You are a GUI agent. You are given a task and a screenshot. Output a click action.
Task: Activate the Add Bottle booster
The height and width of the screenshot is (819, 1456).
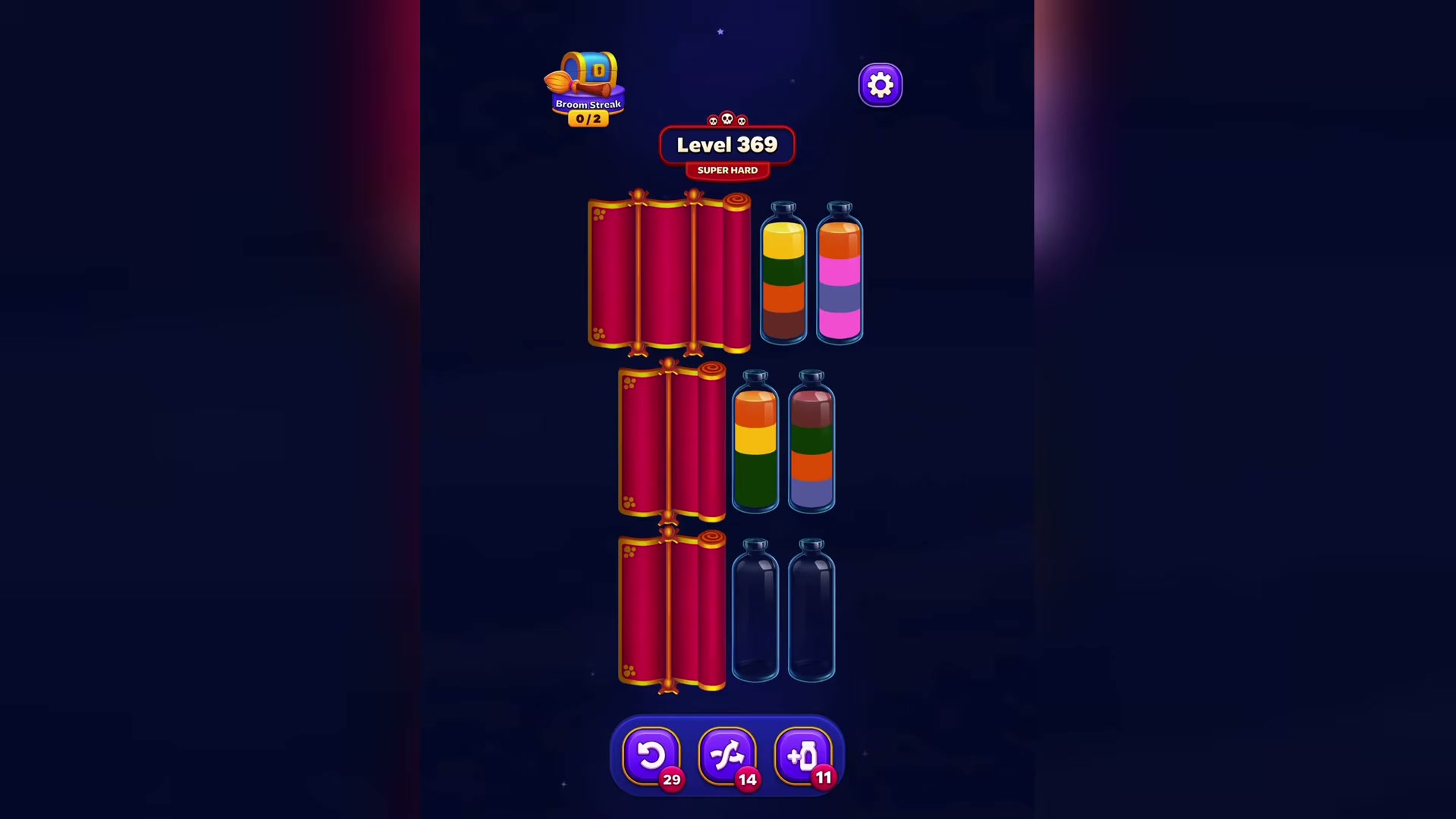coord(802,755)
